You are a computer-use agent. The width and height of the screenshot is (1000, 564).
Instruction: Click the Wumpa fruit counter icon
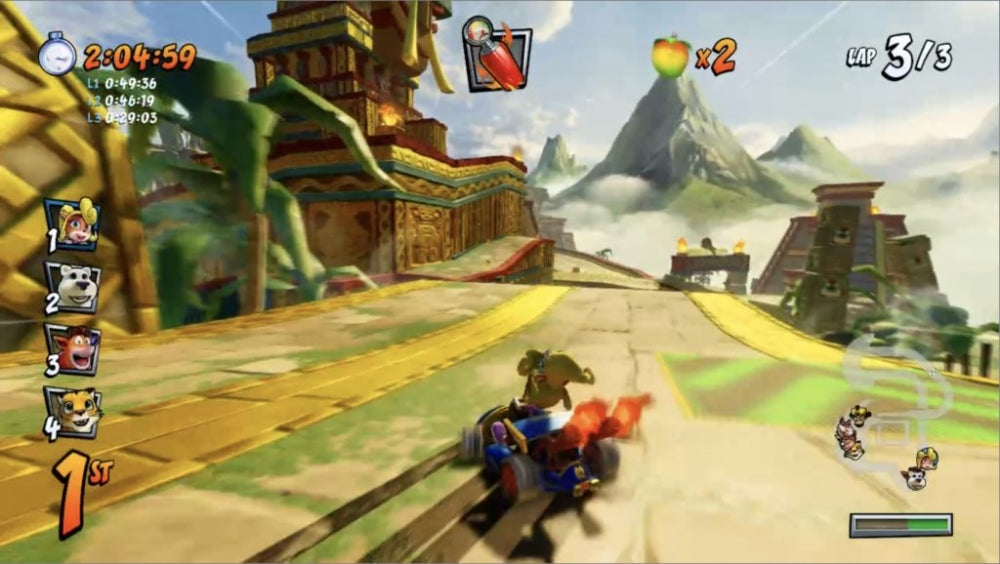(x=670, y=56)
